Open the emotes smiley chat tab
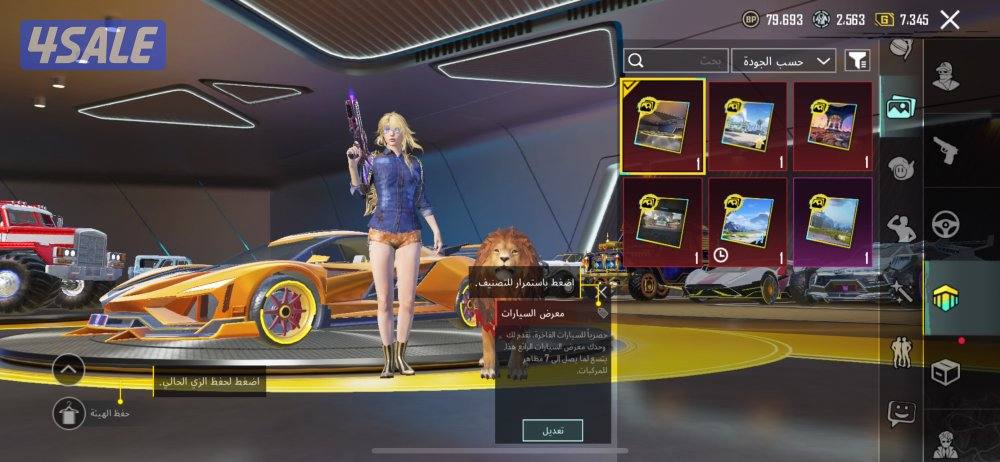This screenshot has width=1000, height=462. coord(902,411)
